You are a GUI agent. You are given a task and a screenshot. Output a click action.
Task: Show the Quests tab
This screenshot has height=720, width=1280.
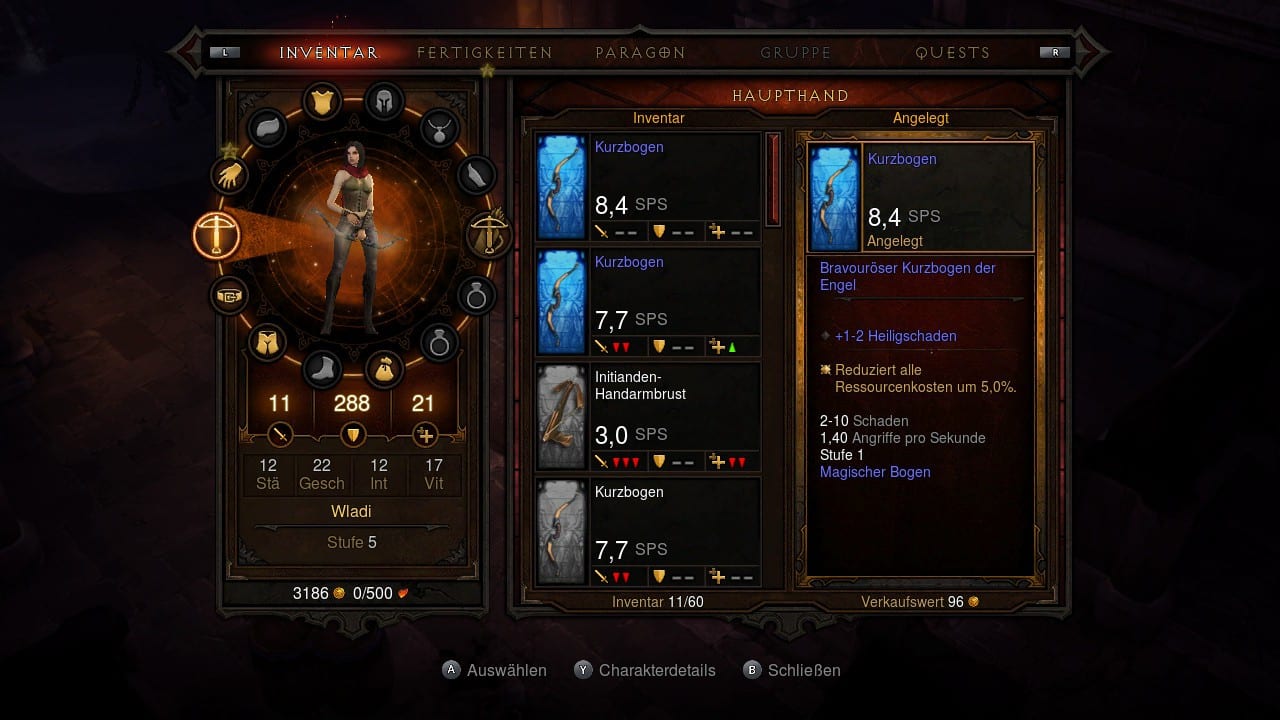tap(952, 53)
